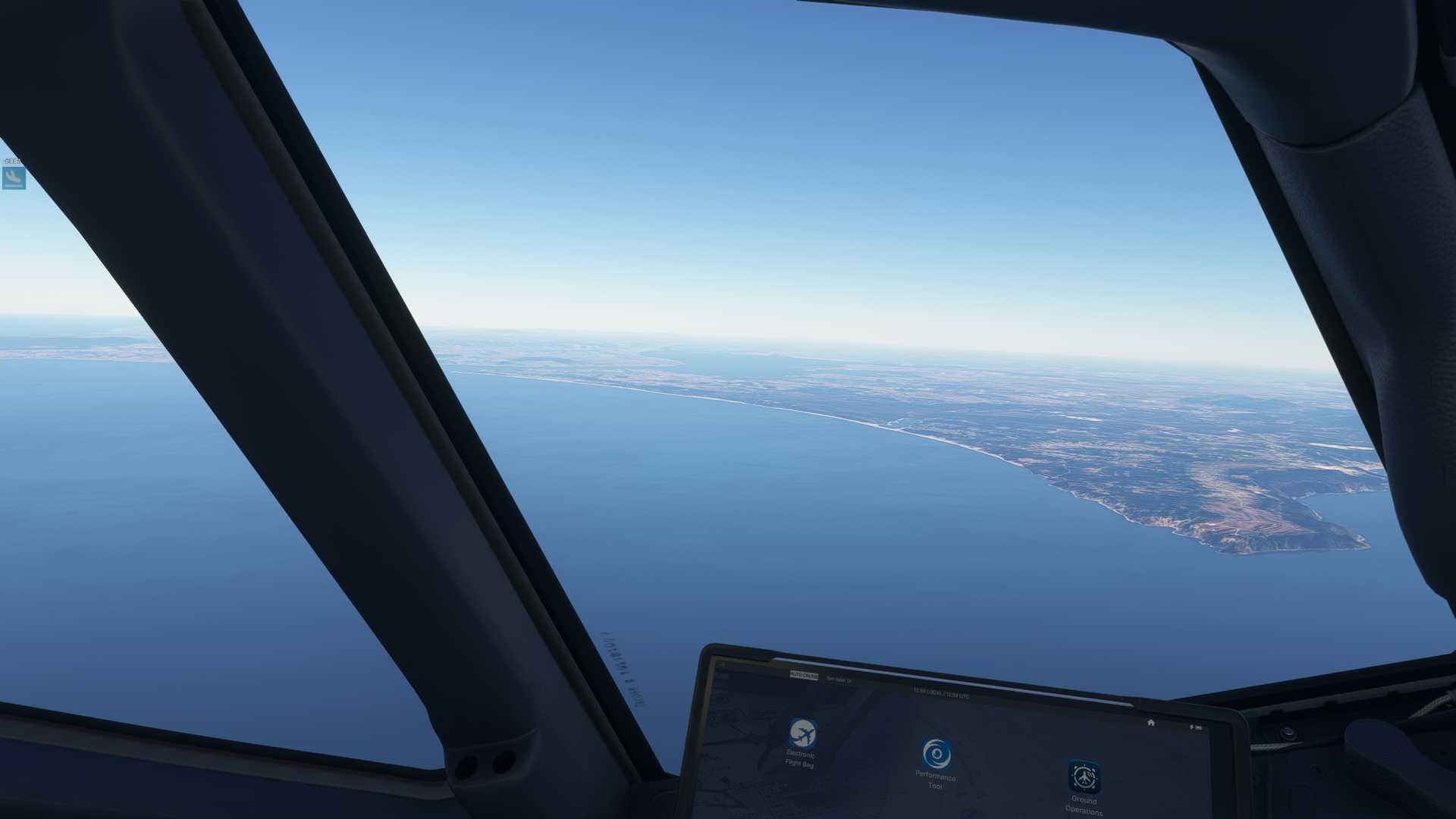1456x819 pixels.
Task: Open the Ground Operations app
Action: coord(1084,777)
